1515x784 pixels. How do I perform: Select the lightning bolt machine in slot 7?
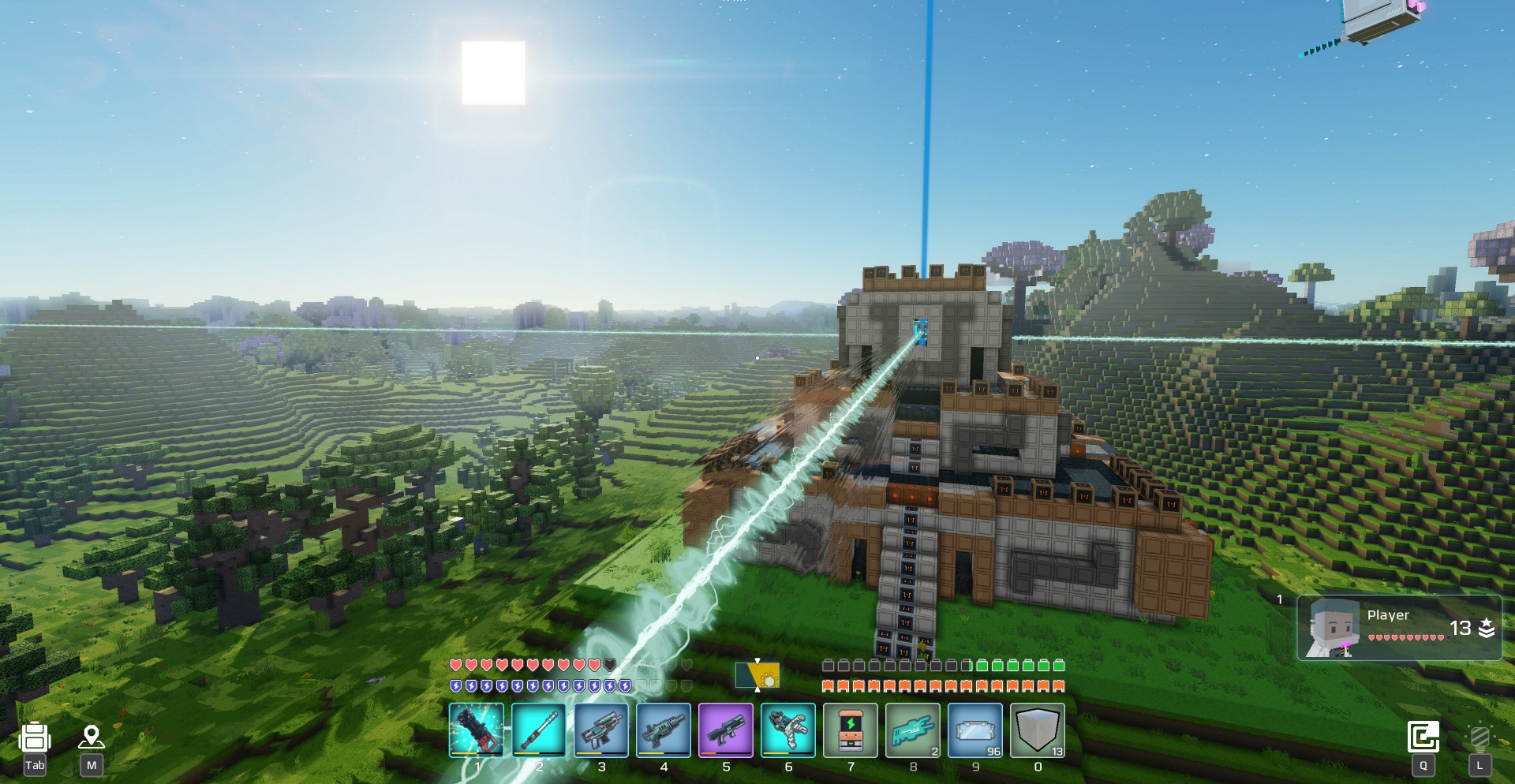point(851,730)
